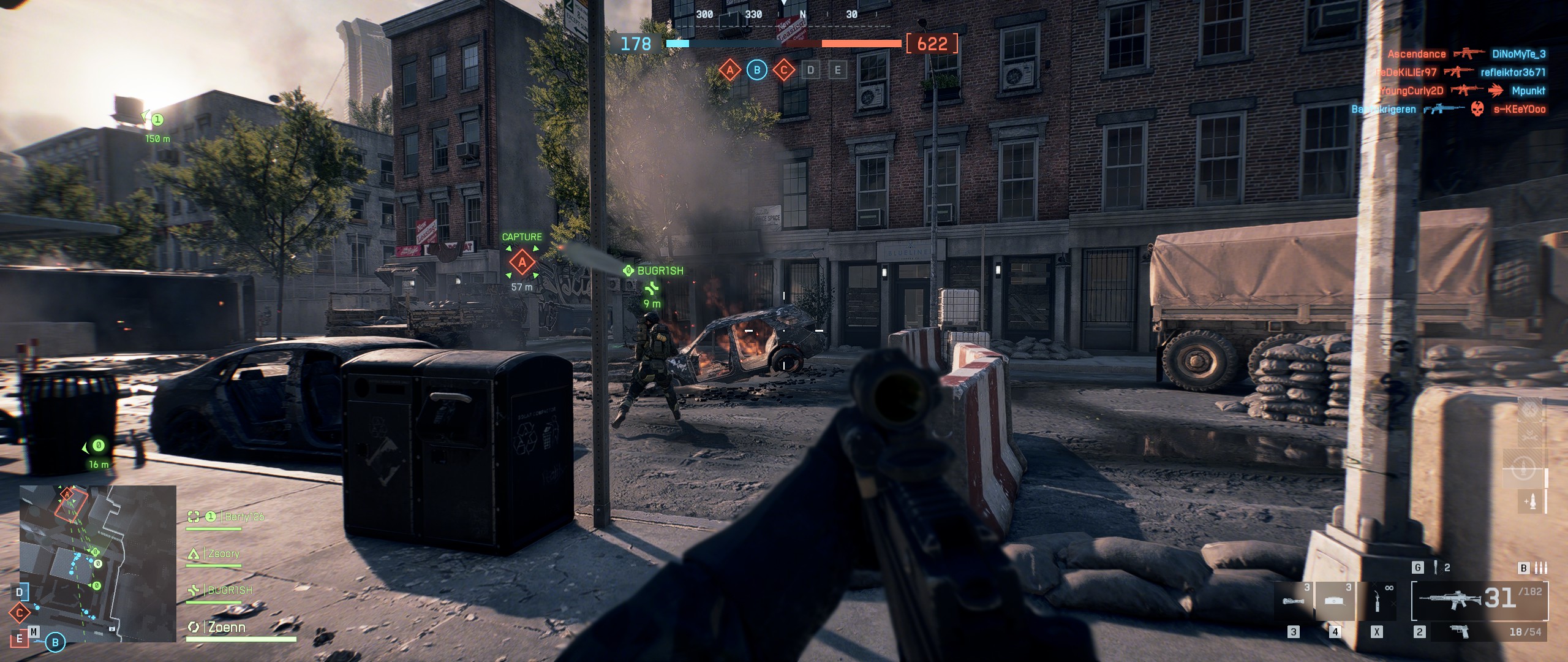Select the grenade icon above the weapon panel

point(1434,568)
